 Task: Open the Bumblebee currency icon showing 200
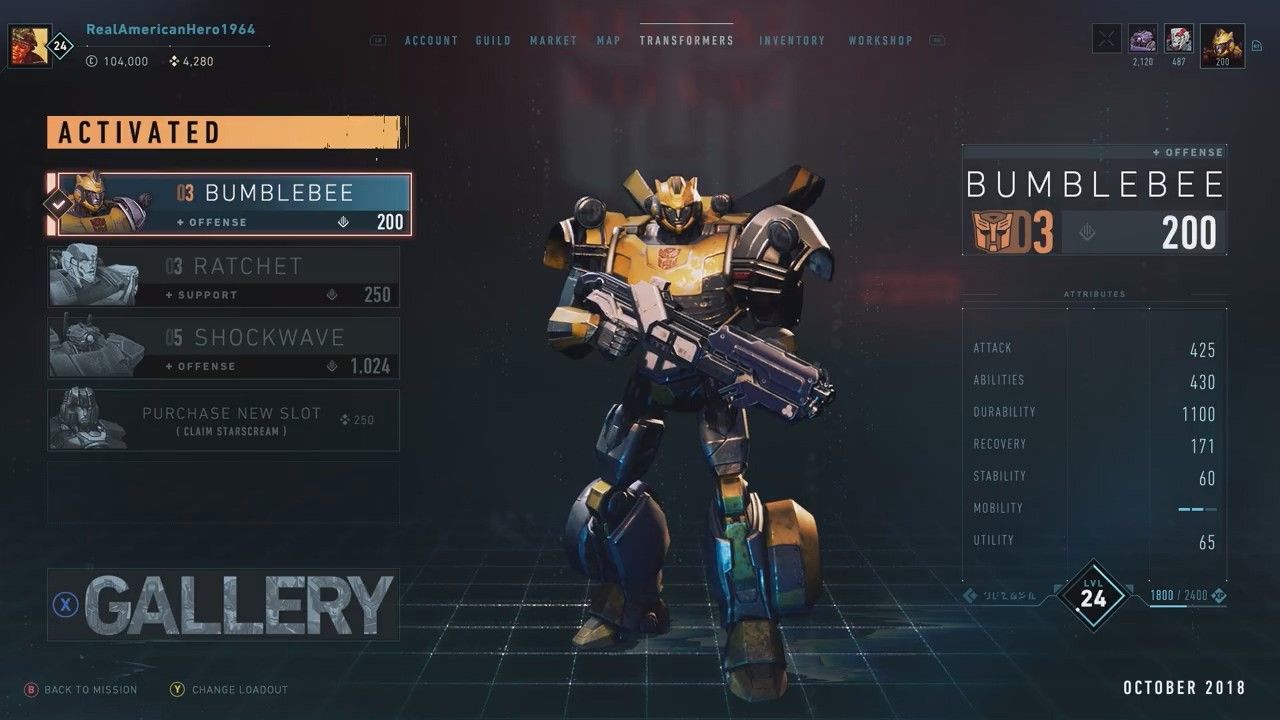click(1220, 44)
